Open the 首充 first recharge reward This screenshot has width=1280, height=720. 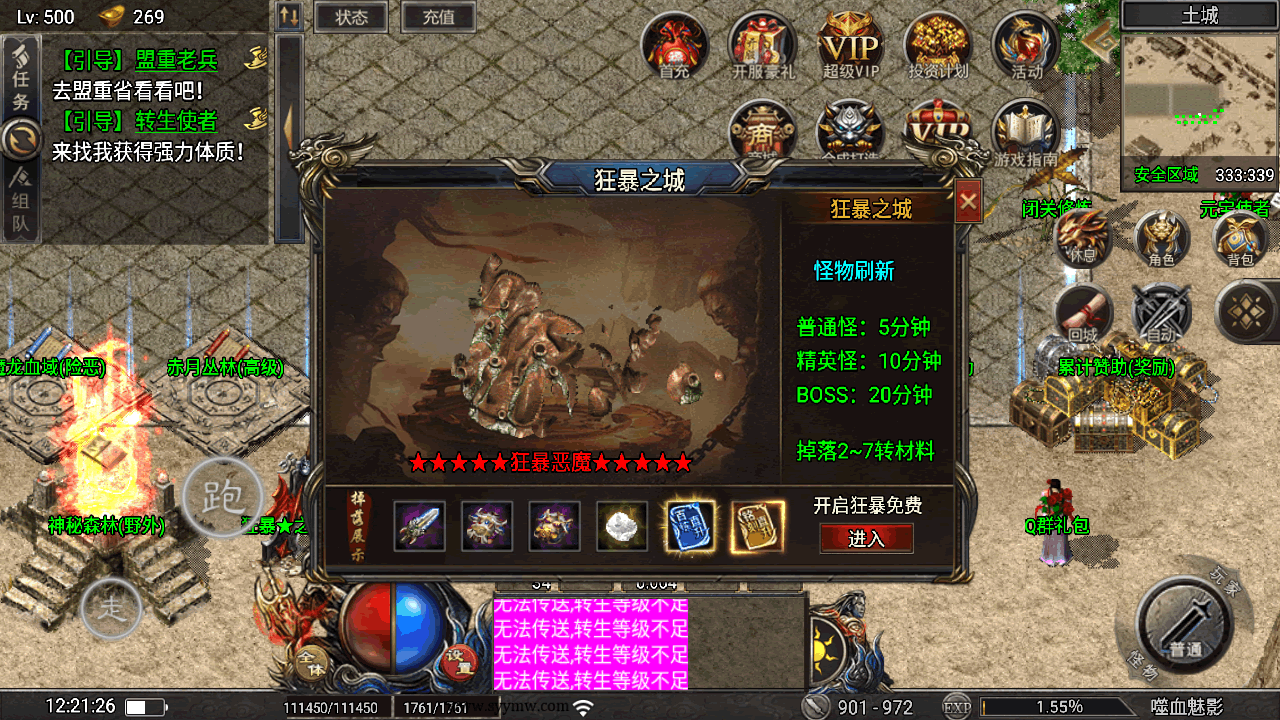pyautogui.click(x=675, y=45)
